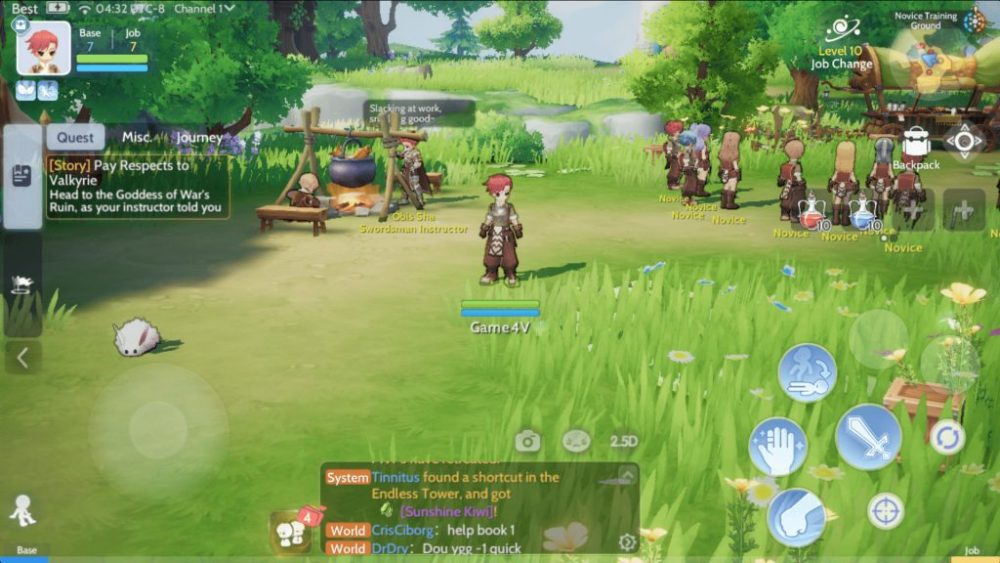Toggle the 2.5D camera view
The image size is (1000, 563).
pos(624,441)
